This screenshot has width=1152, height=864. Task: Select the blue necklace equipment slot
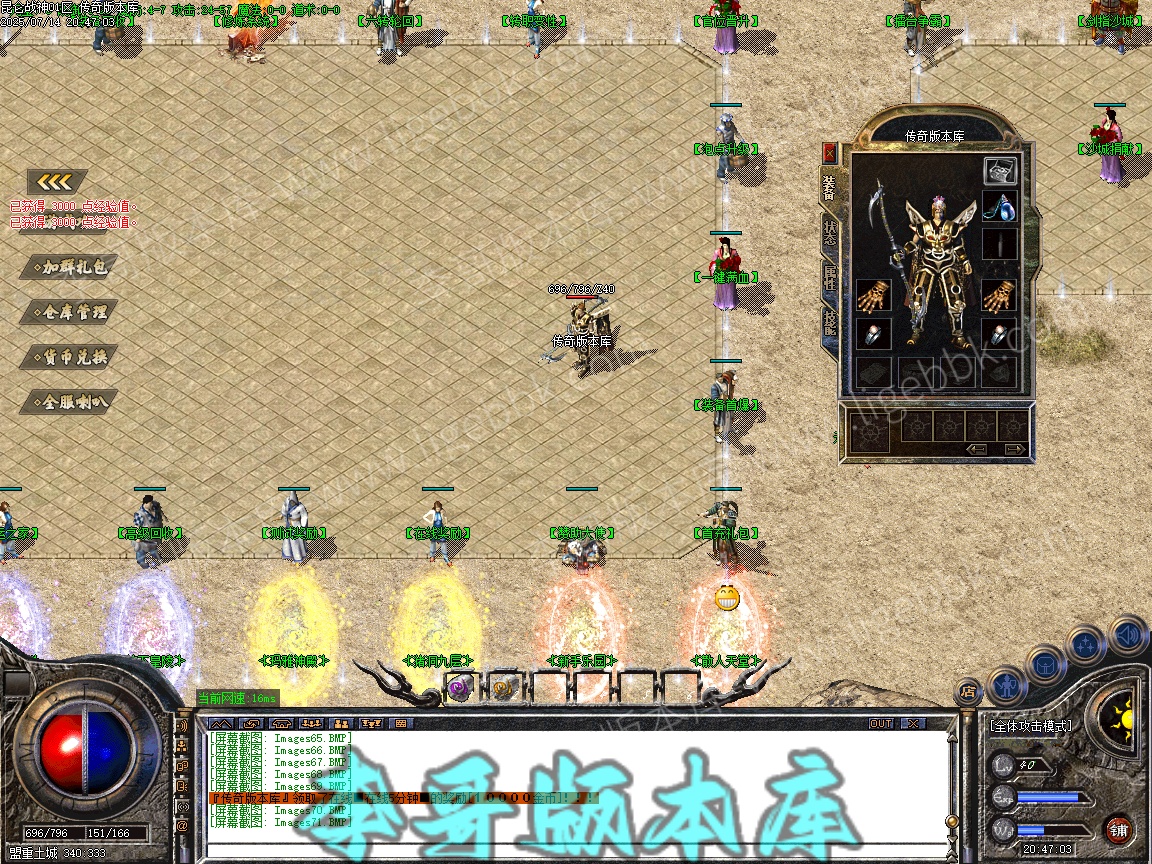(x=1000, y=208)
